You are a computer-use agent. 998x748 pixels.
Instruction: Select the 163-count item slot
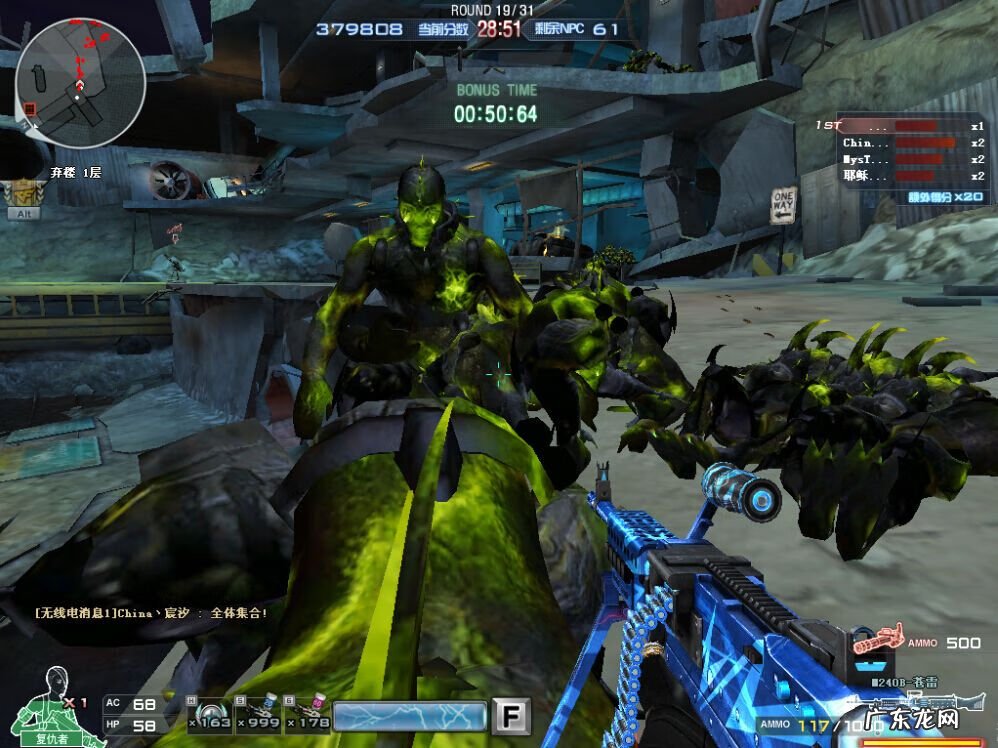coord(209,713)
